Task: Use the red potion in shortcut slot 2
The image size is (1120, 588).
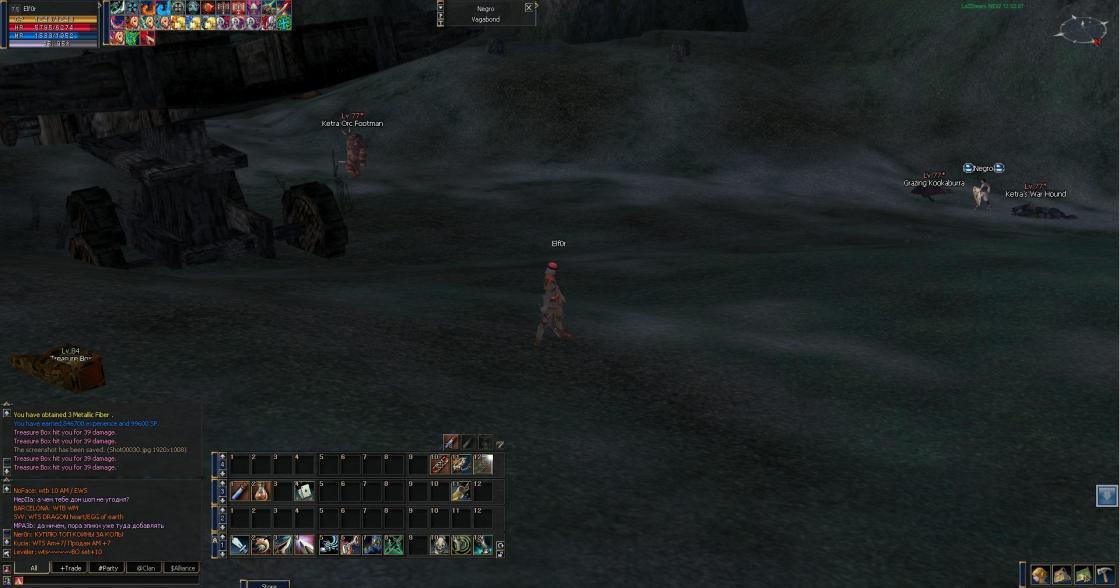Action: (261, 491)
